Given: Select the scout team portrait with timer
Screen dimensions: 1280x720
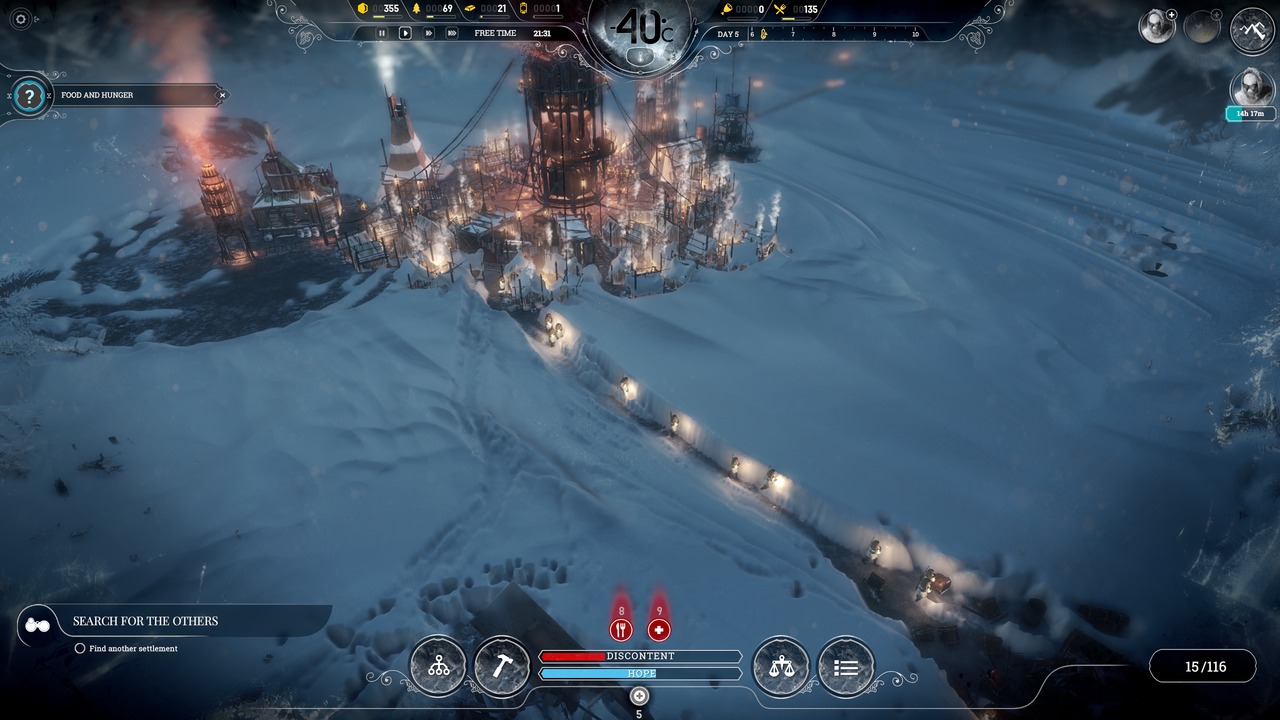Looking at the screenshot, I should coord(1252,89).
